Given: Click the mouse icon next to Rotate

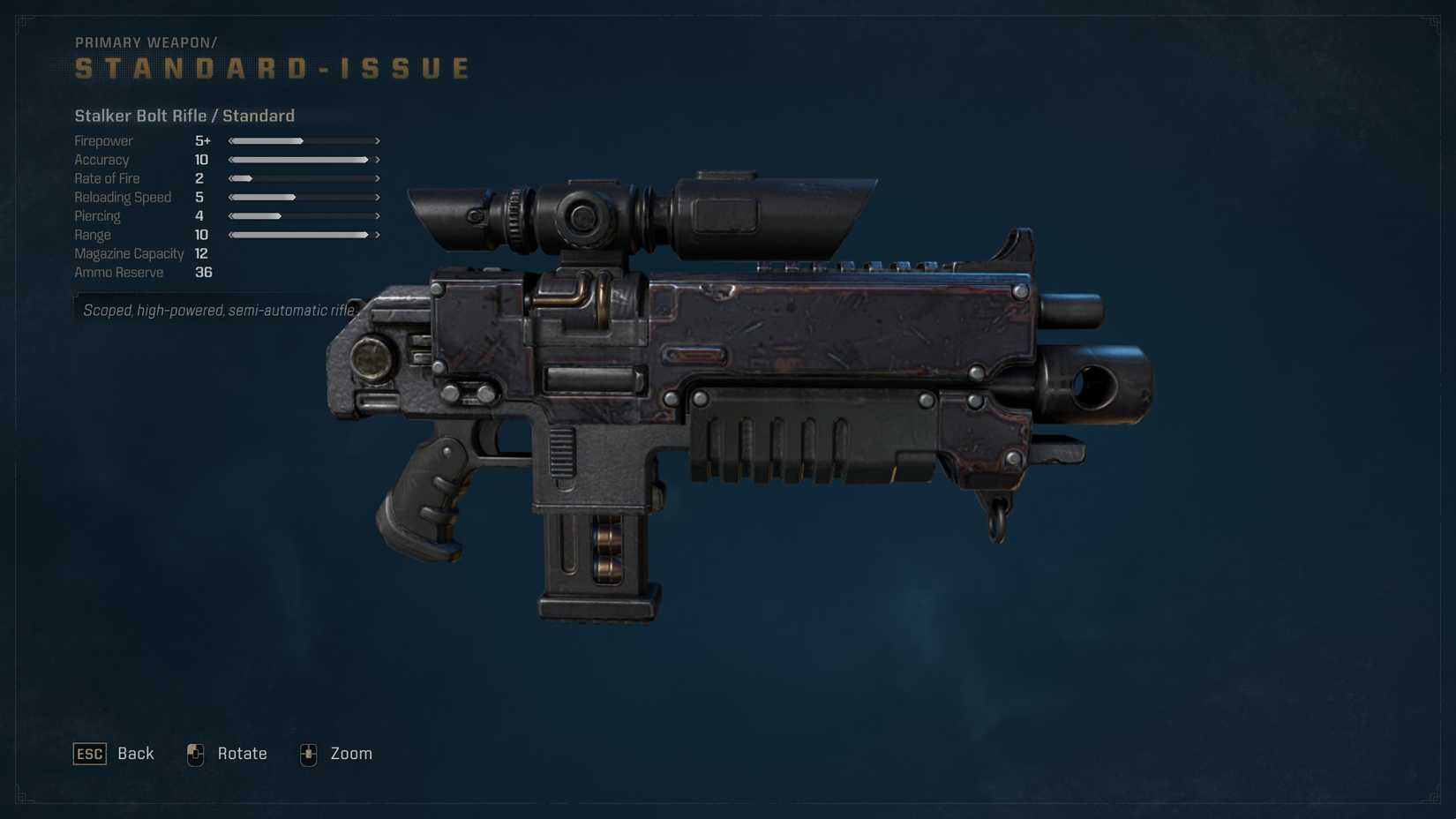Looking at the screenshot, I should tap(195, 754).
